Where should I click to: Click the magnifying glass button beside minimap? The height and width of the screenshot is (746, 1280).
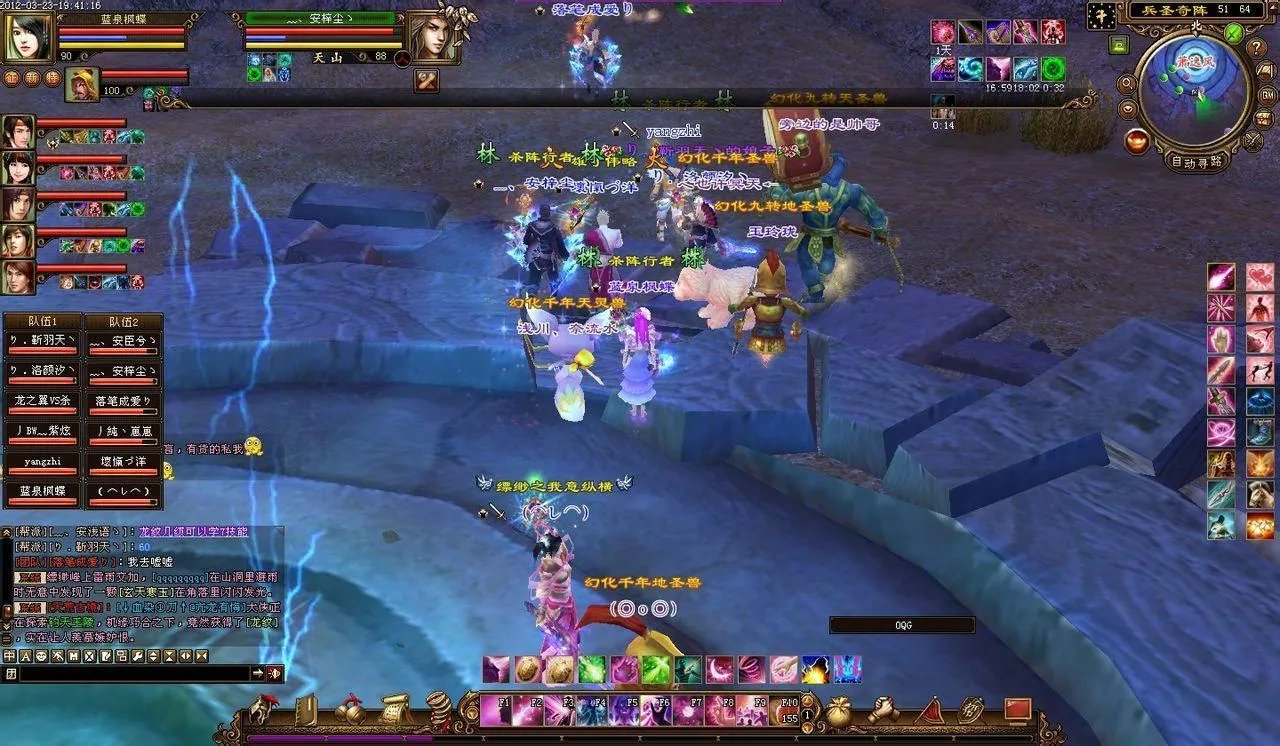(1127, 85)
